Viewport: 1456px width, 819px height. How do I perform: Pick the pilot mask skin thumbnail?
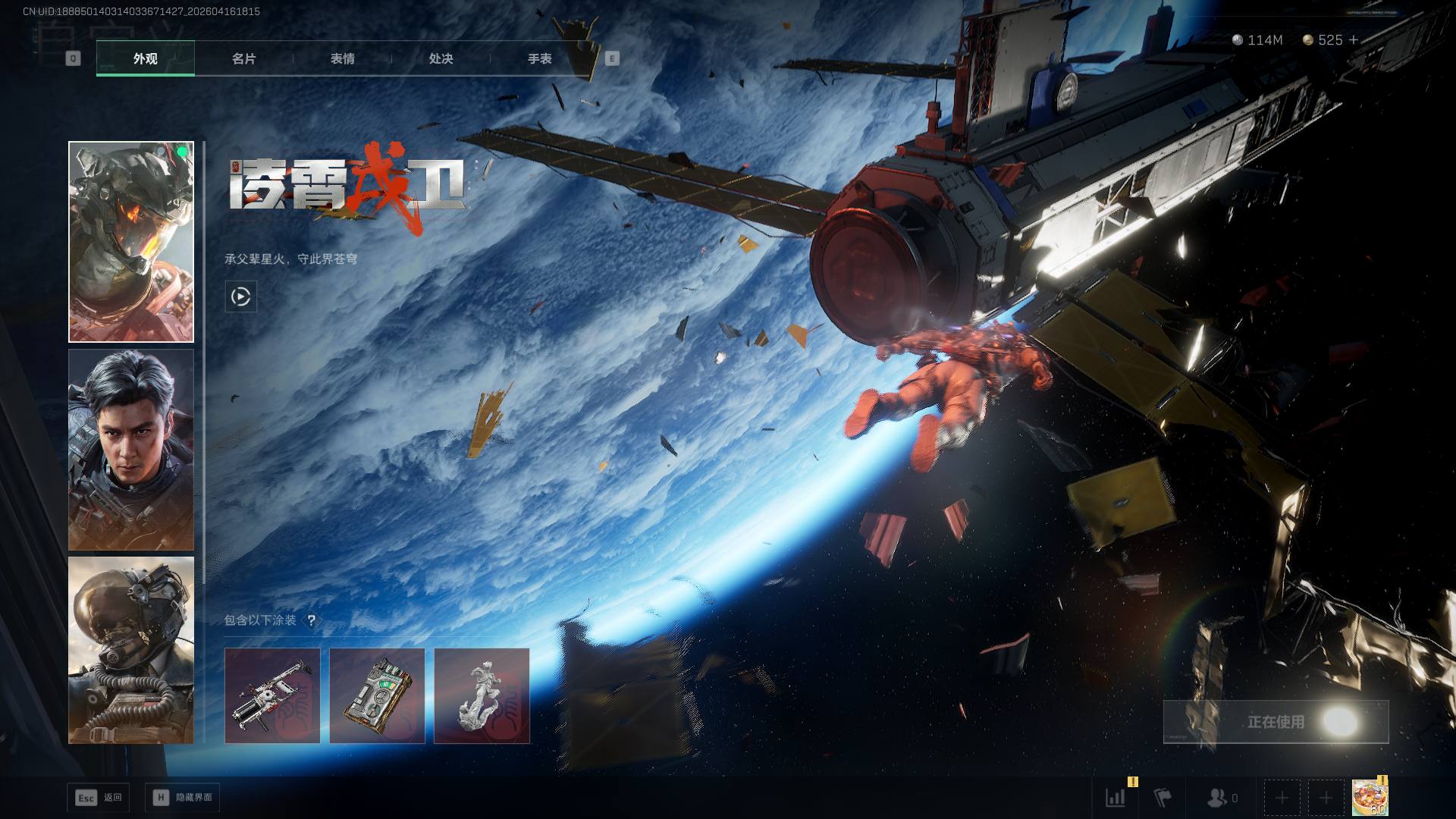[131, 651]
